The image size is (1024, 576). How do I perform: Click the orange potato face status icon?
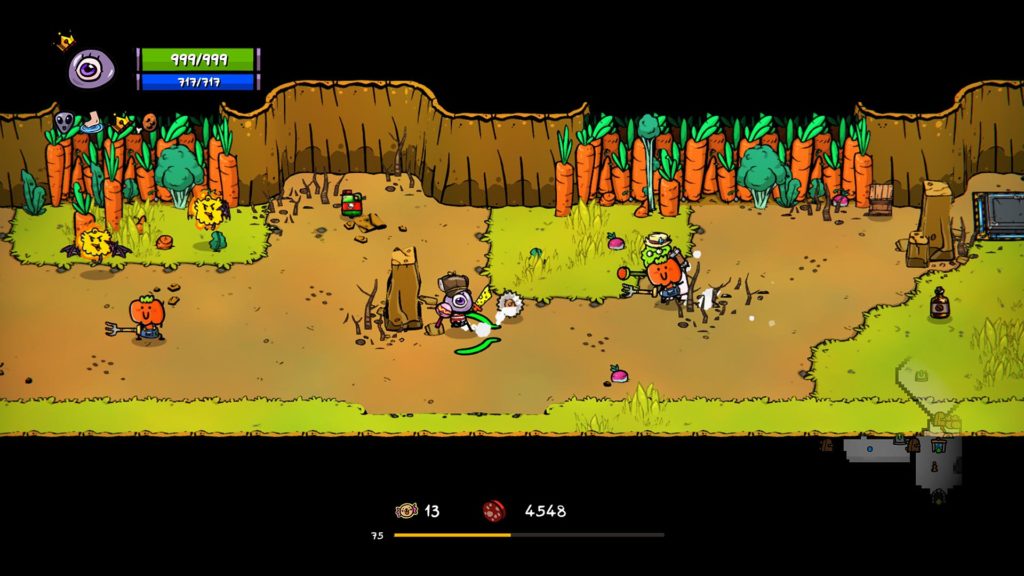point(149,122)
